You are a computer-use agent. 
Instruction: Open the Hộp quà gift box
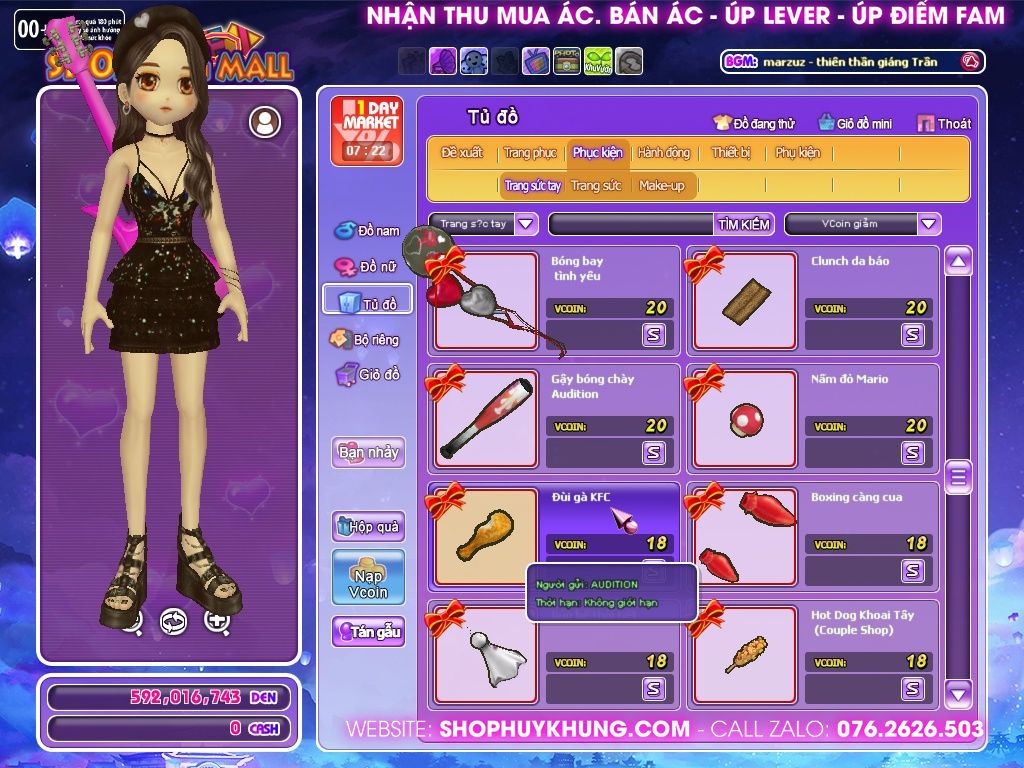pos(368,526)
